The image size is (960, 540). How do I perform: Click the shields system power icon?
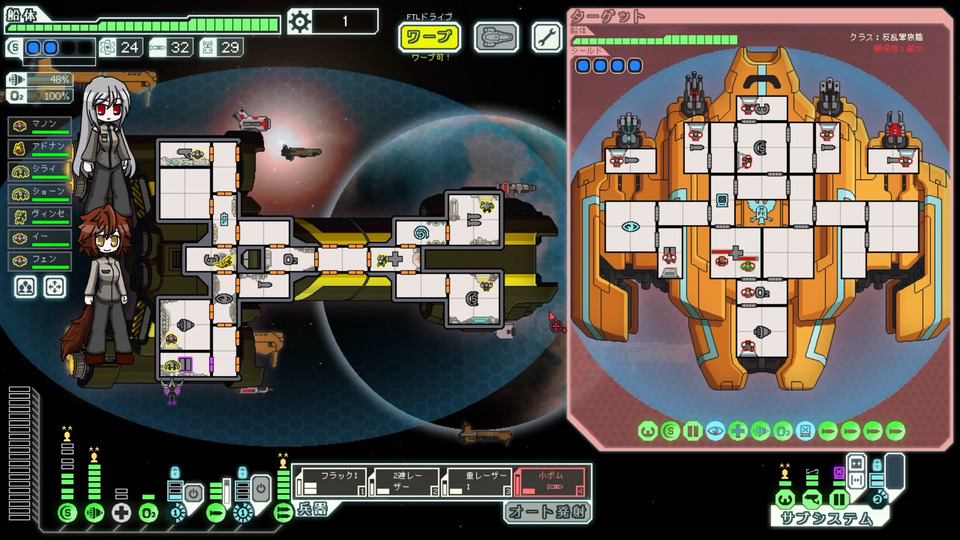(x=68, y=514)
